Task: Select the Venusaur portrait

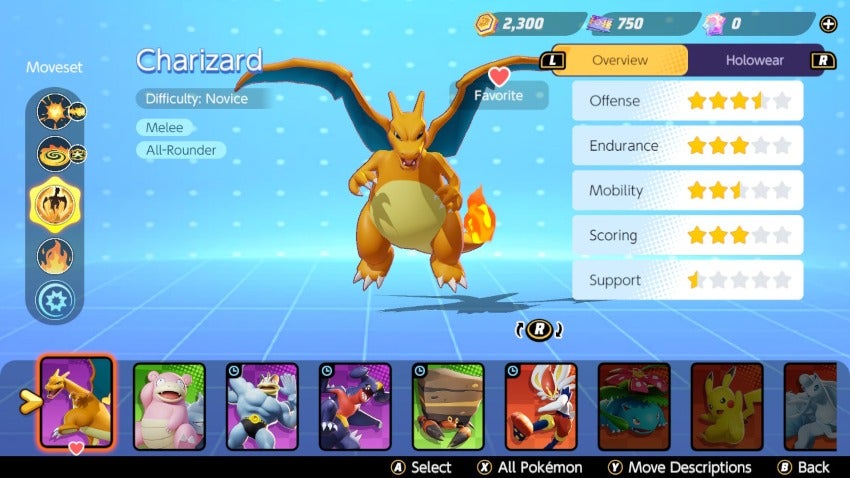Action: [634, 405]
